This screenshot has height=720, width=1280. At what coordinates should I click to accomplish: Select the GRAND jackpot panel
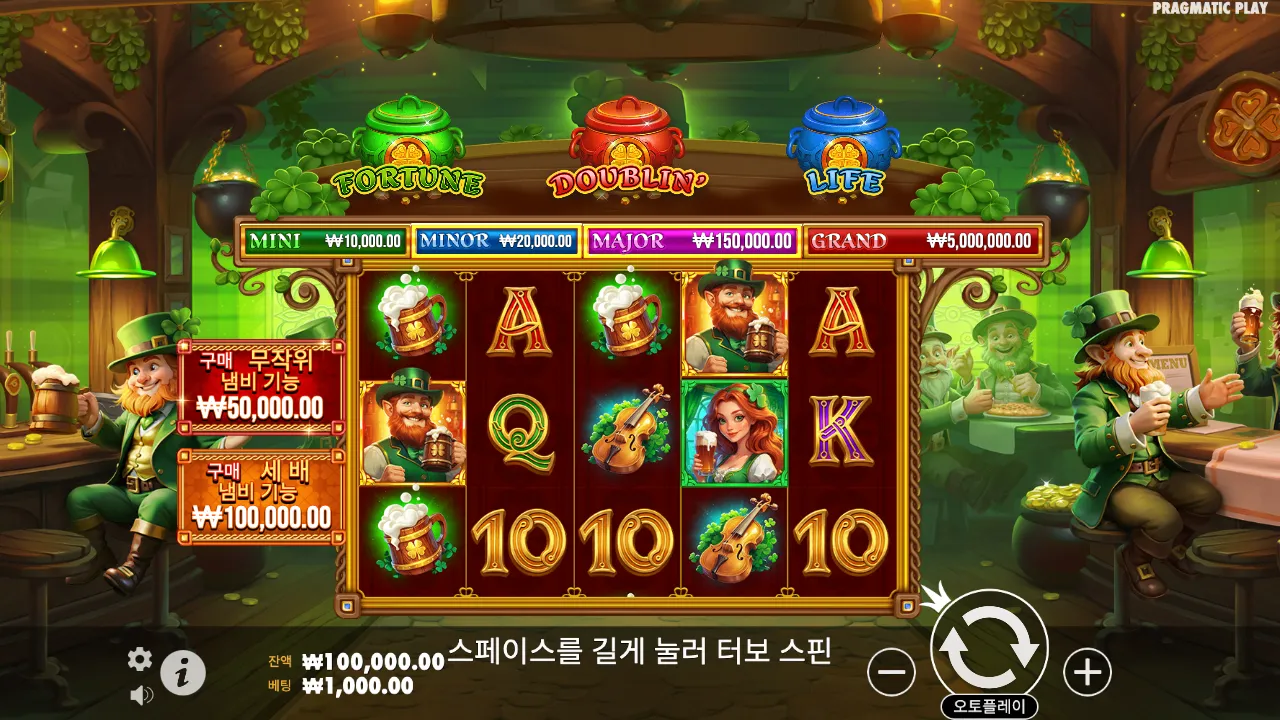pos(925,241)
